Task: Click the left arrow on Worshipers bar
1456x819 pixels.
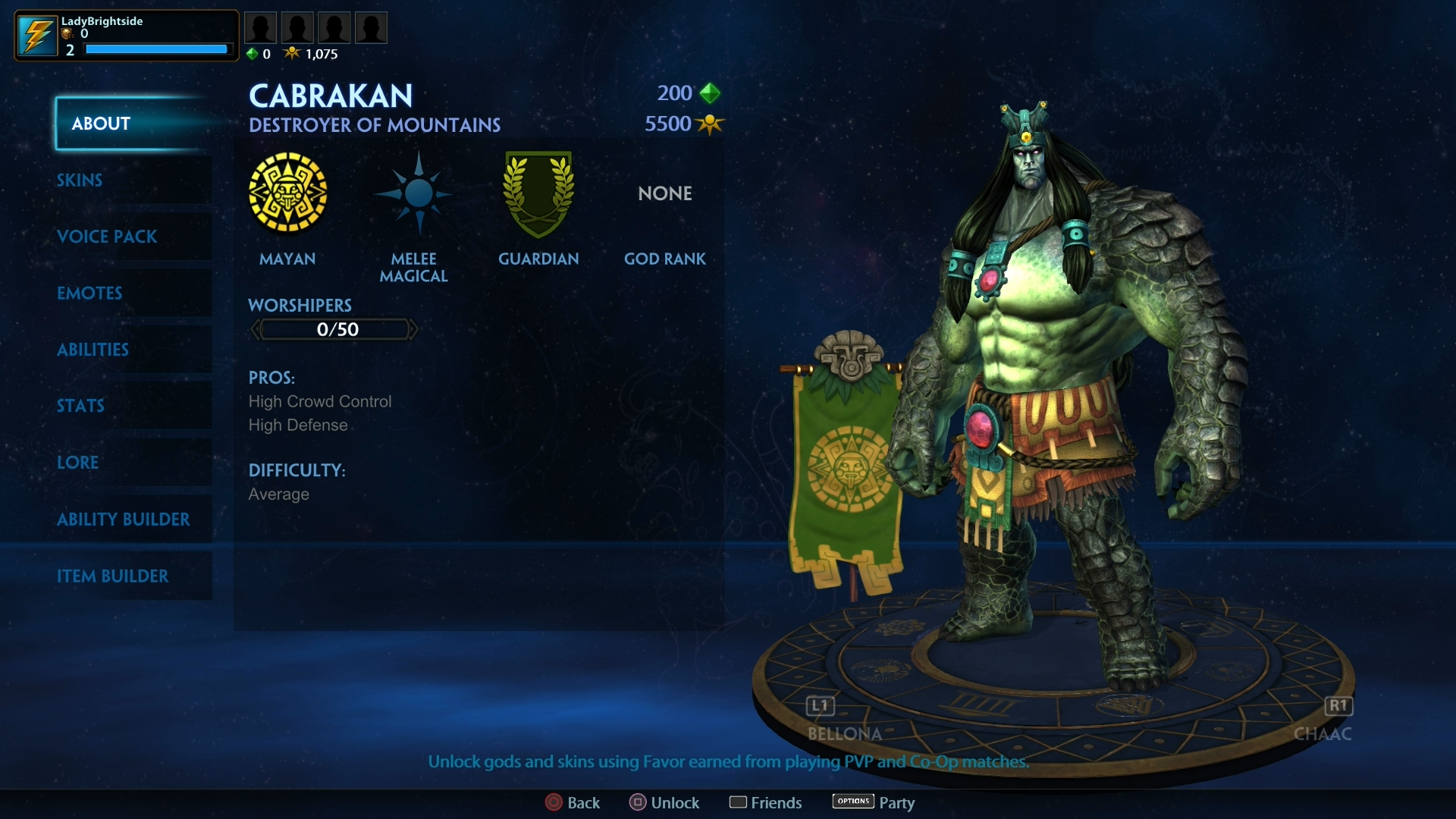Action: click(x=255, y=328)
